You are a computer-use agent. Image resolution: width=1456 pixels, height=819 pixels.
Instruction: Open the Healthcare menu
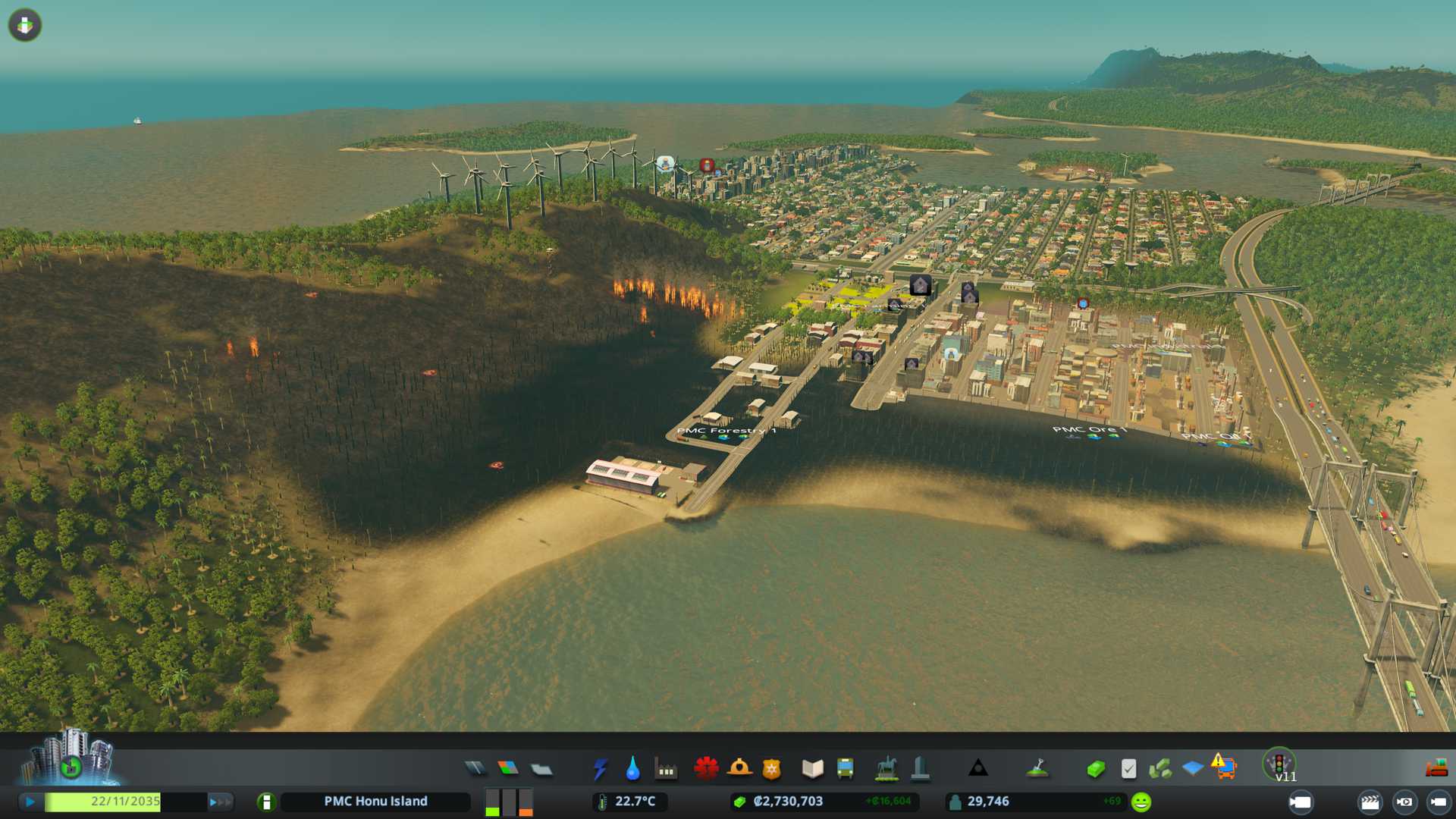[706, 769]
